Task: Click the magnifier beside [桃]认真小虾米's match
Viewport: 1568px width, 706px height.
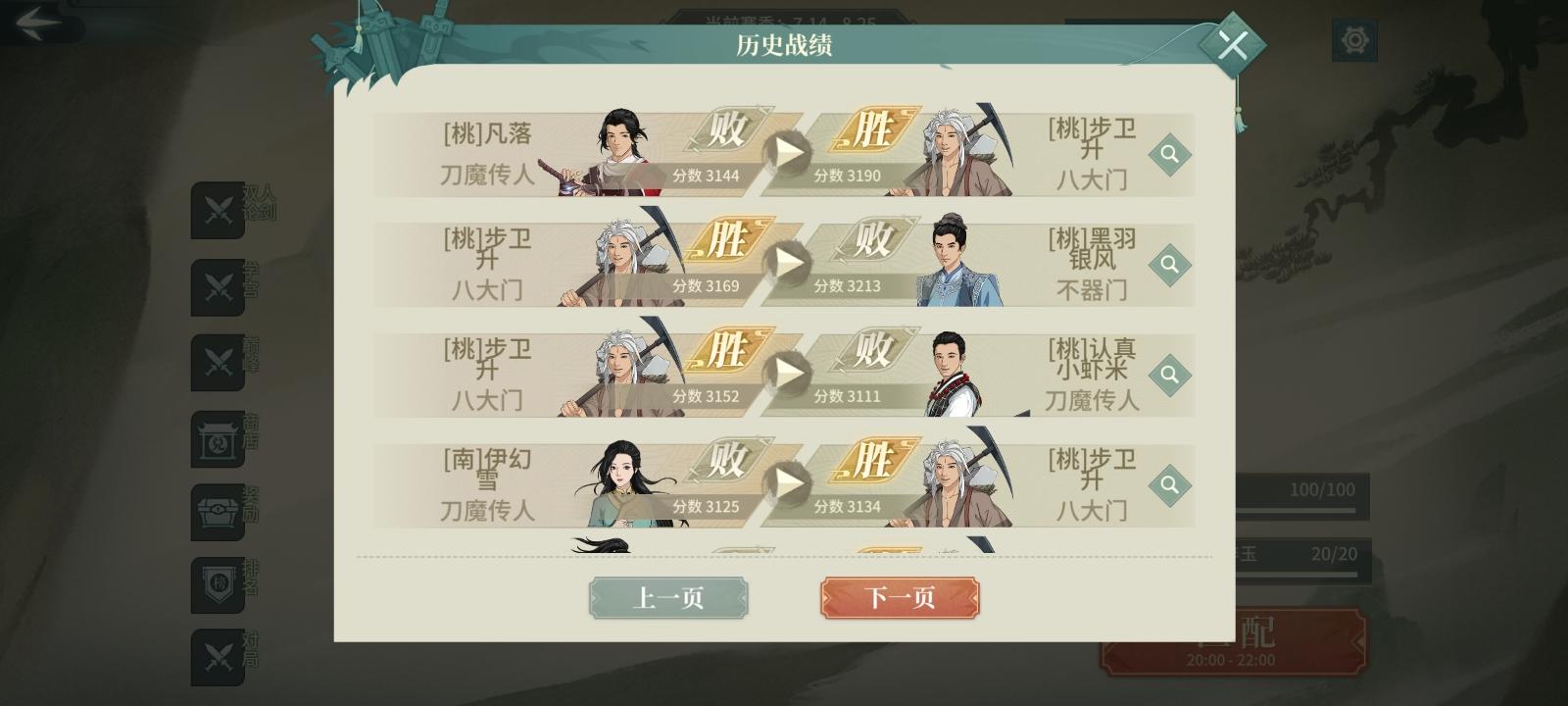Action: (1170, 374)
